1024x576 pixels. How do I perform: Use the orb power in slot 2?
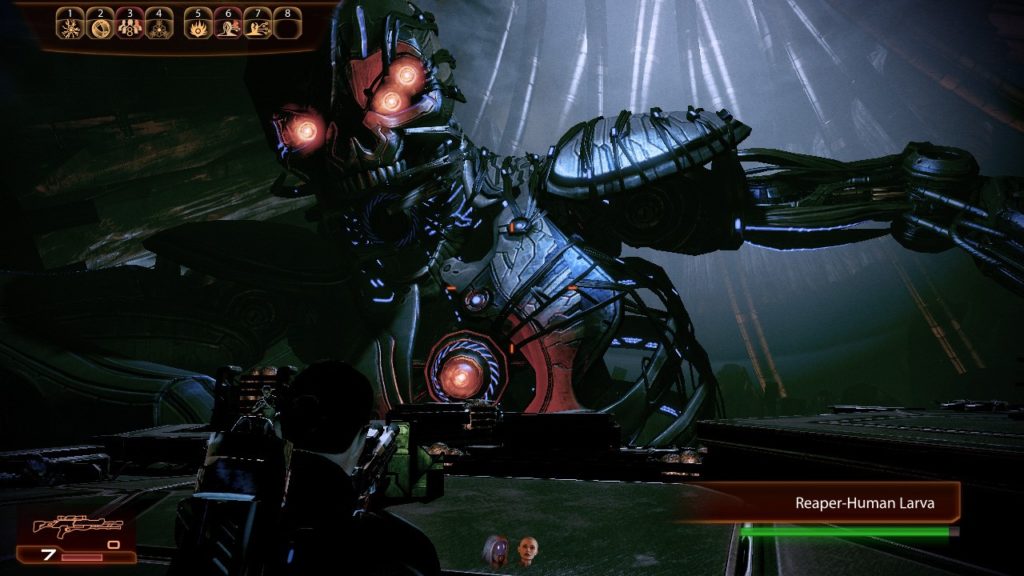pyautogui.click(x=100, y=27)
